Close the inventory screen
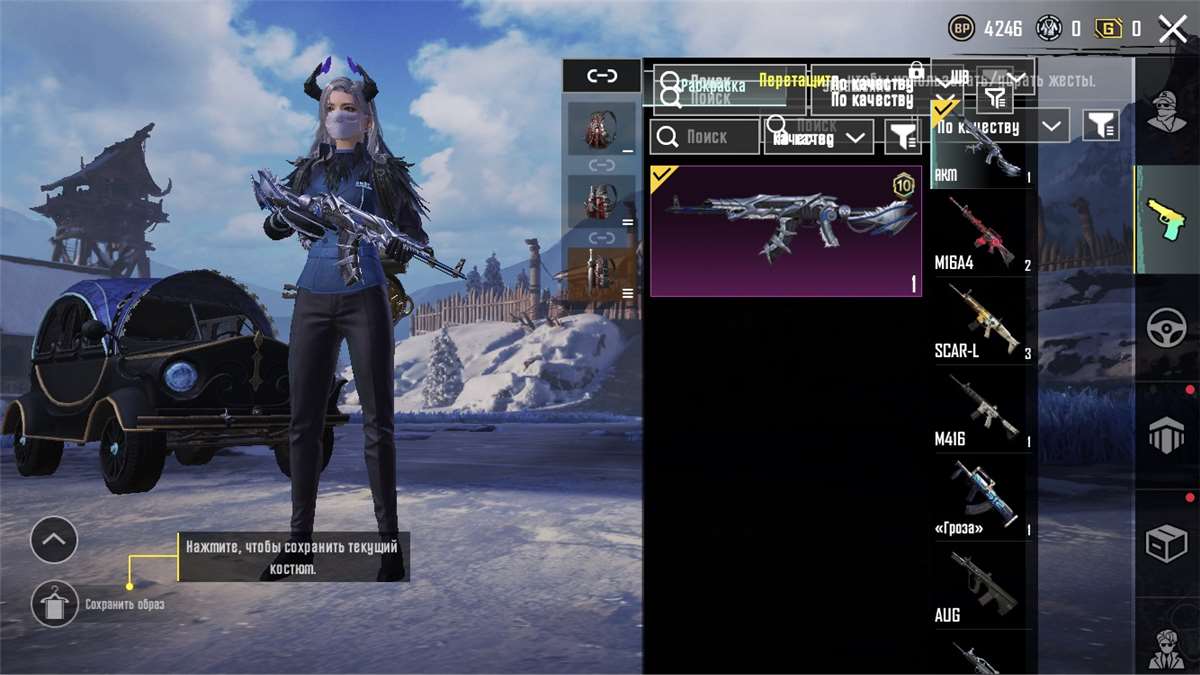 coord(1172,29)
